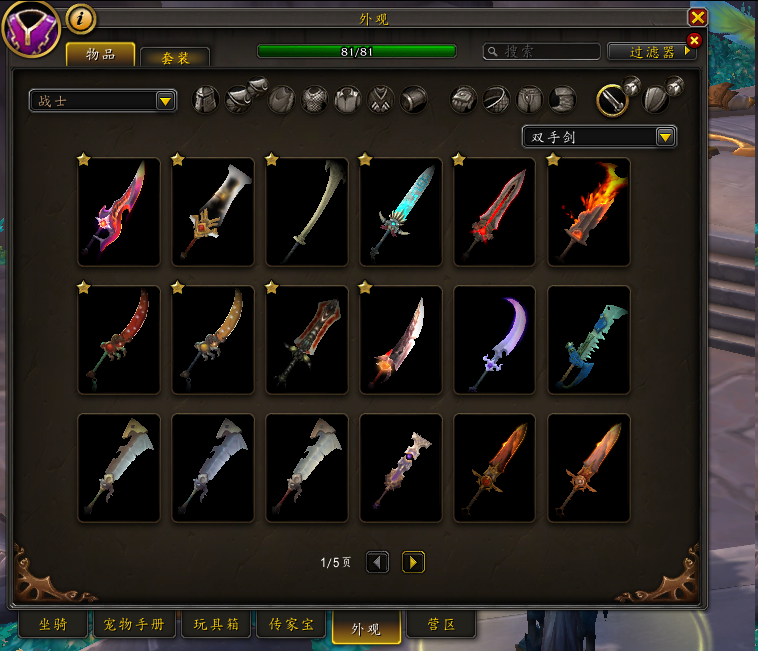Open the 坐骑 mounts tab

click(x=53, y=625)
